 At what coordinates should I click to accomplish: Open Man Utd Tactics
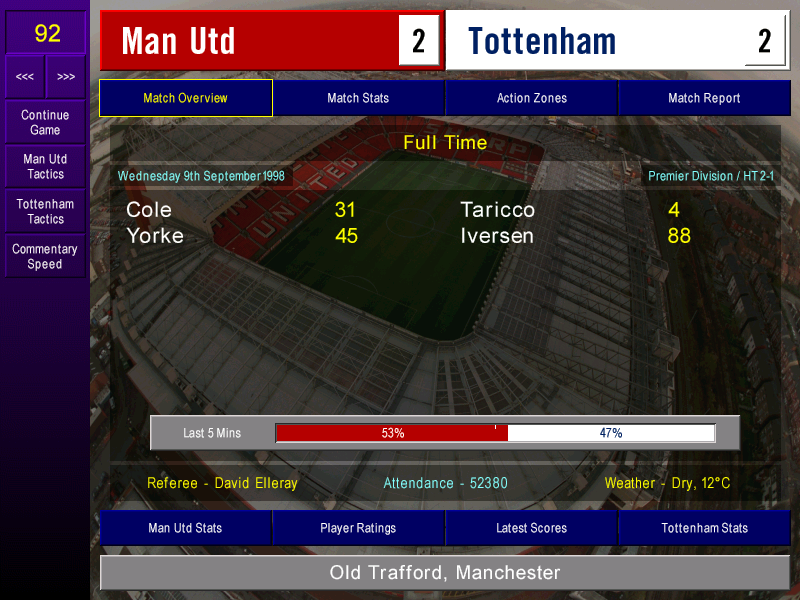coord(45,167)
